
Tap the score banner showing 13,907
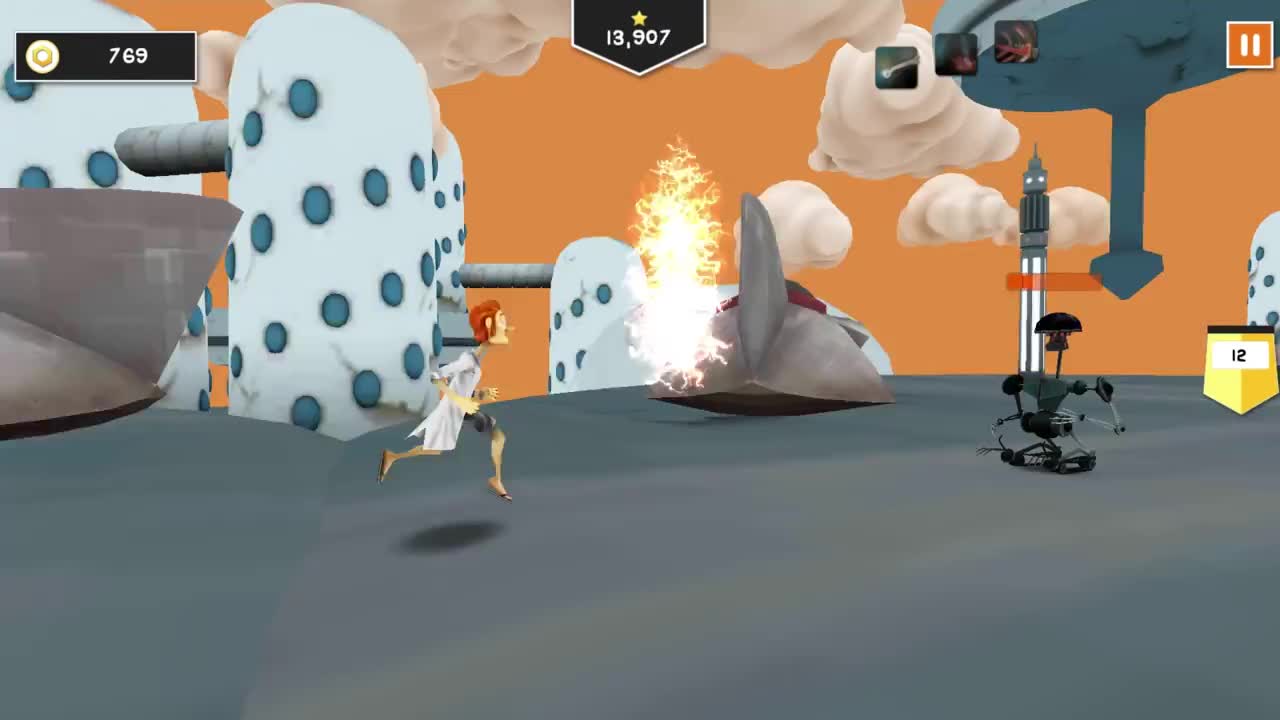pos(637,31)
